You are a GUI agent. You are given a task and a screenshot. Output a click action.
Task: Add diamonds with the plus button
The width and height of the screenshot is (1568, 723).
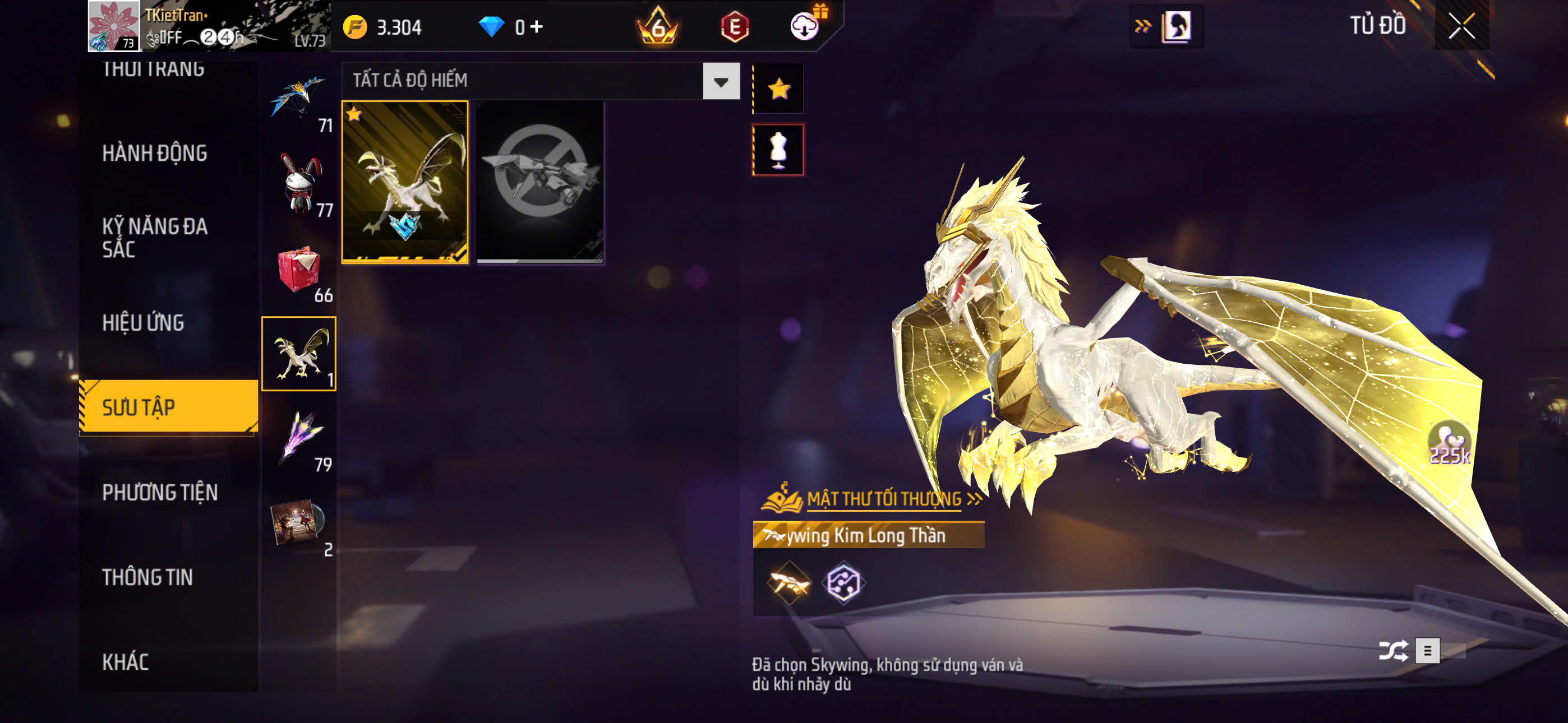536,27
